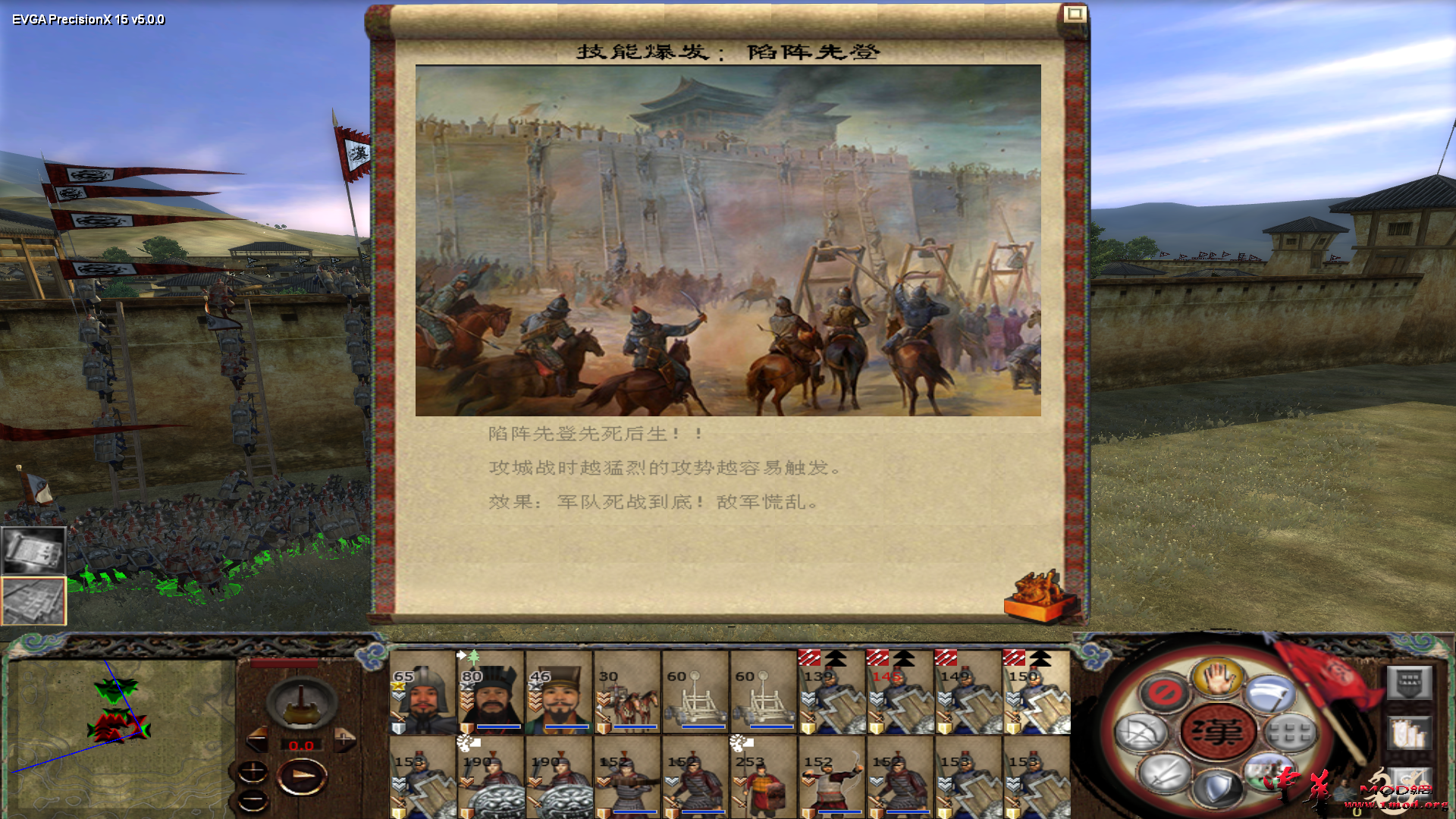Select the melee attack swords icon
This screenshot has height=819, width=1456.
click(x=1164, y=773)
